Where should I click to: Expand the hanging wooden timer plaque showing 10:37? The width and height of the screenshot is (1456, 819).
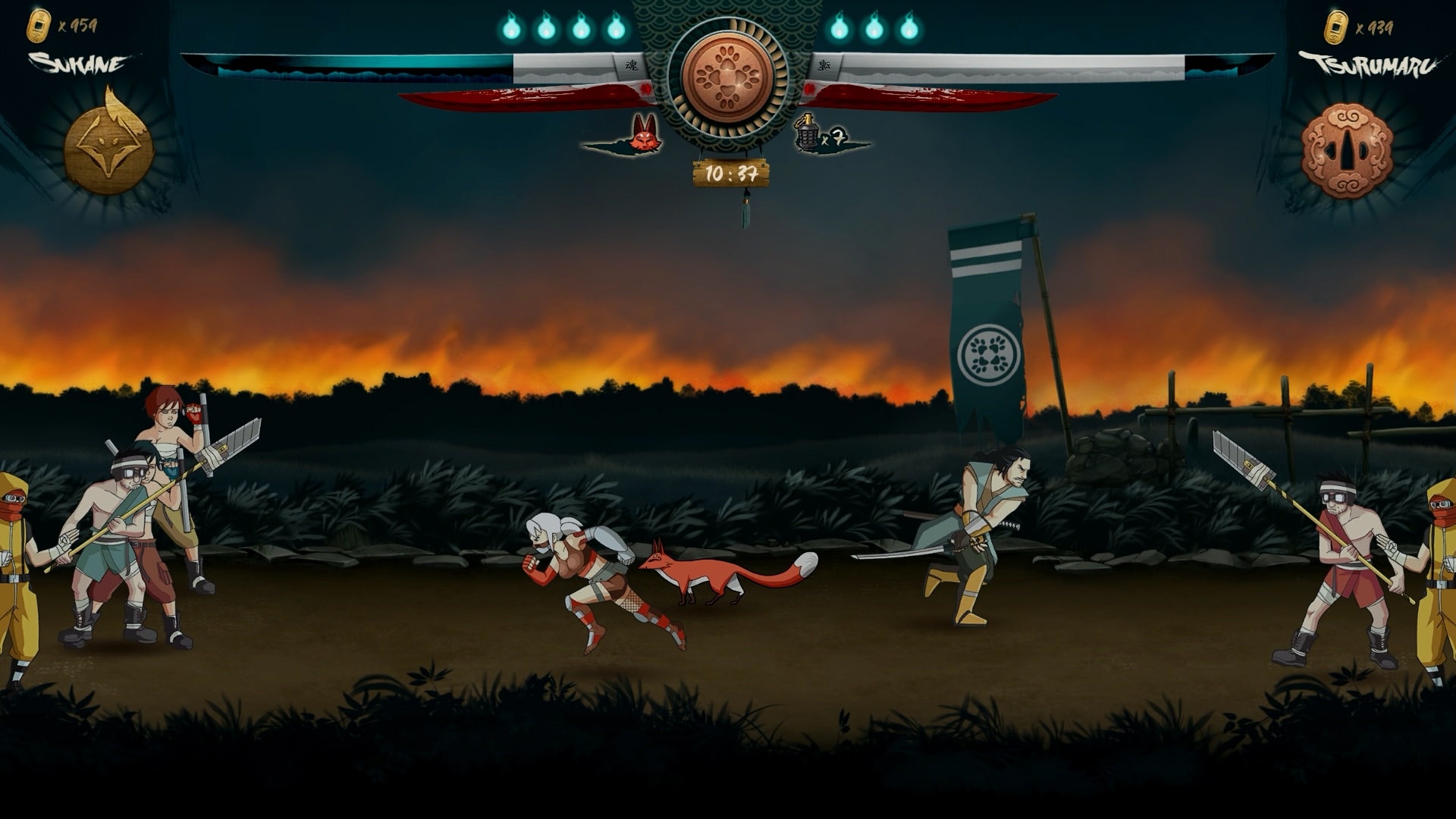tap(730, 173)
